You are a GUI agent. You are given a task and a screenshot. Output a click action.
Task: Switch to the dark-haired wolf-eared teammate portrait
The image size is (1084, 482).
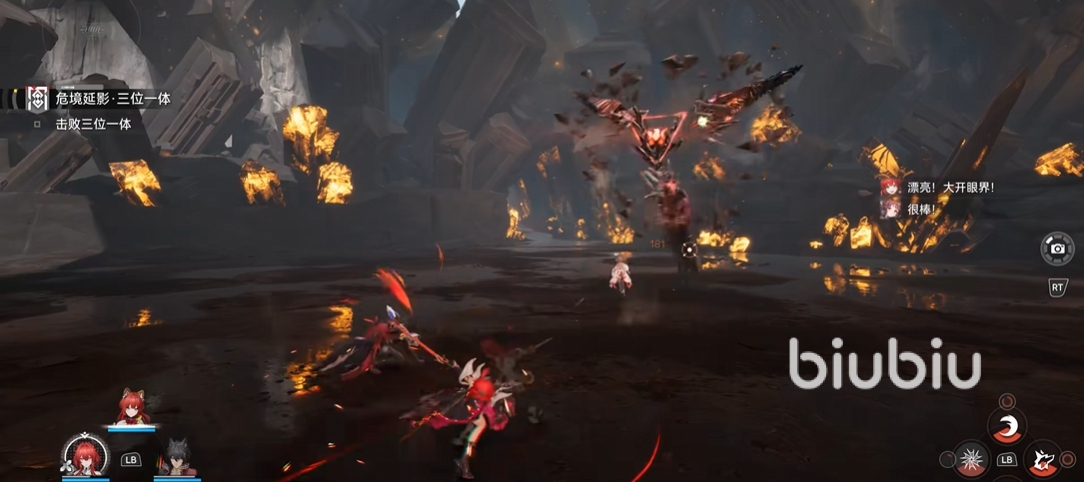[x=177, y=457]
